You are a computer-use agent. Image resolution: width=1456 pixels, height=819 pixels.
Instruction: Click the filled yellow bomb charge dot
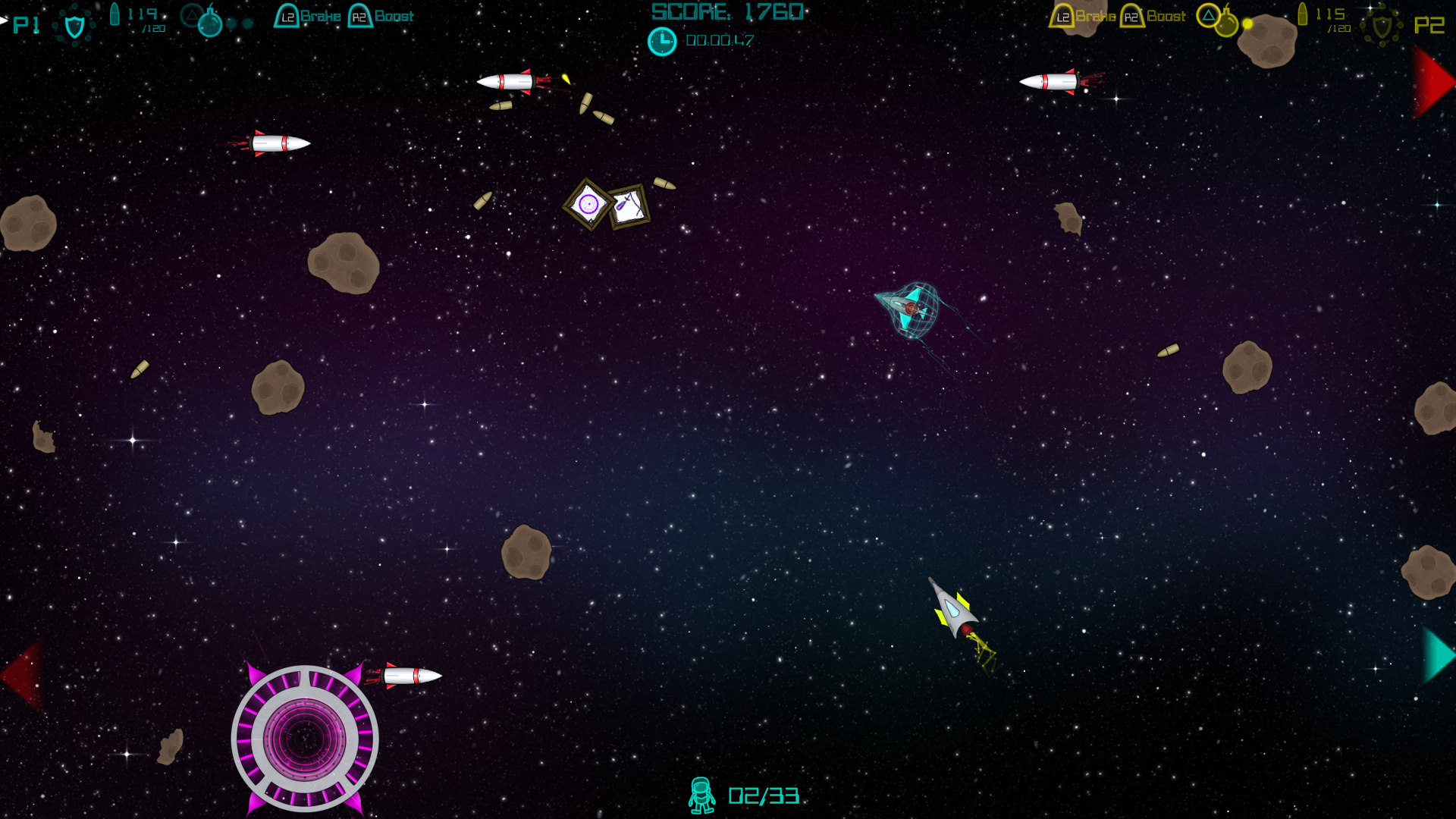tap(1247, 24)
